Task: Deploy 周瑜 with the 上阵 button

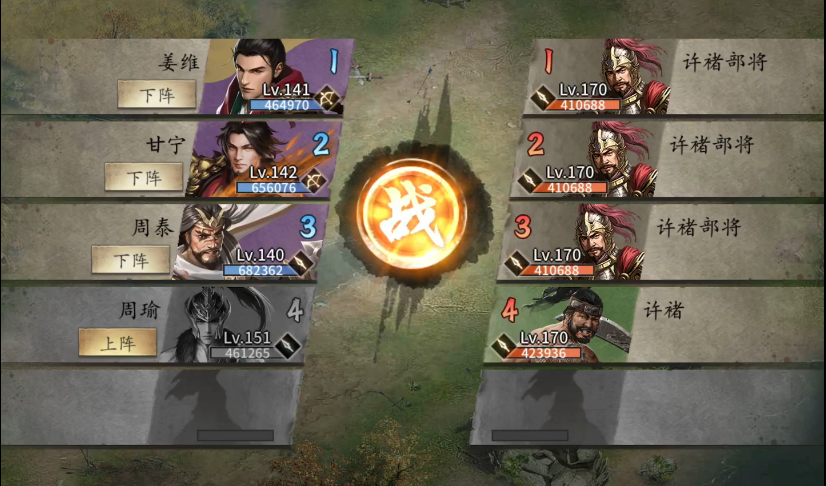Action: [x=118, y=342]
